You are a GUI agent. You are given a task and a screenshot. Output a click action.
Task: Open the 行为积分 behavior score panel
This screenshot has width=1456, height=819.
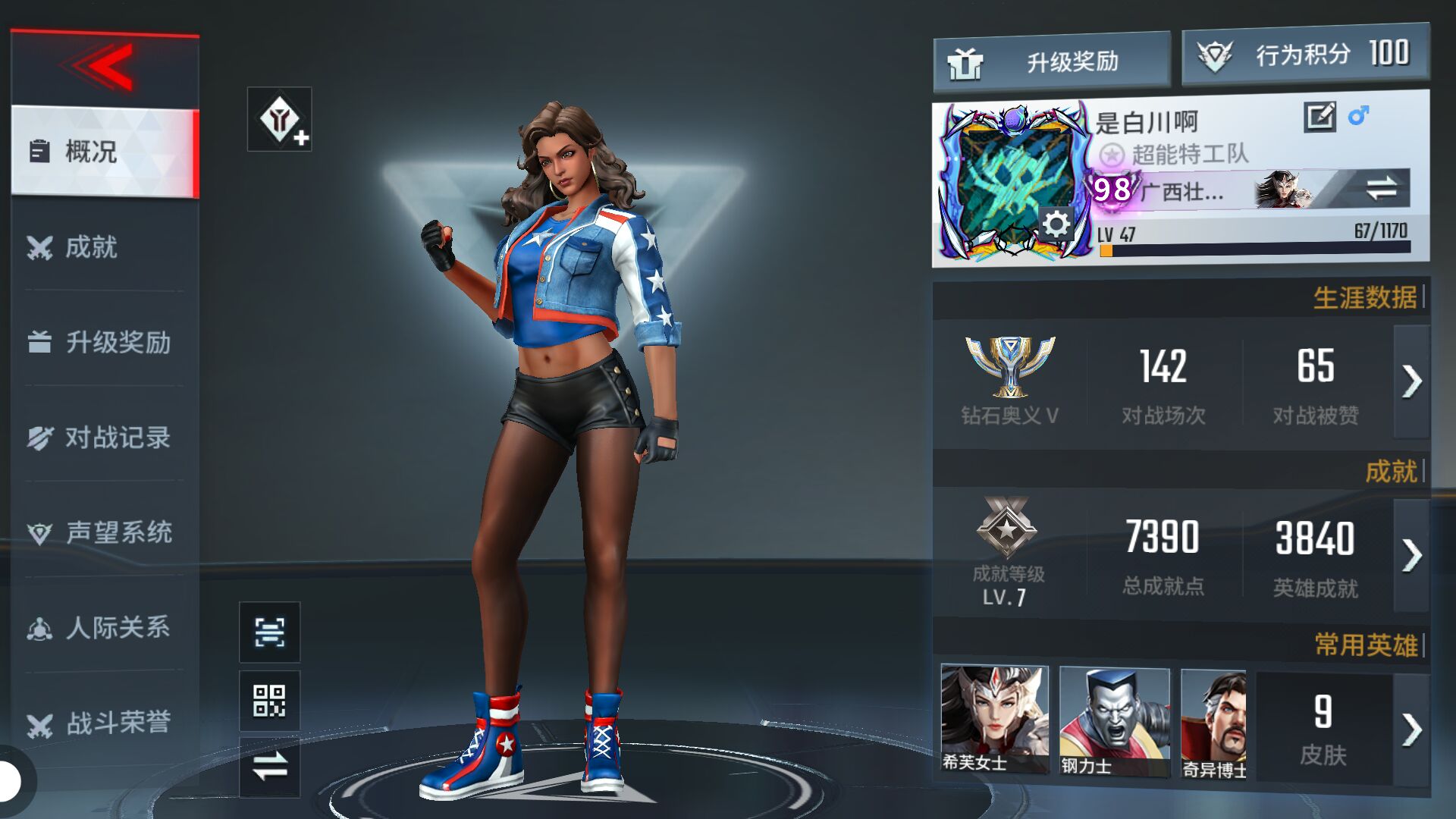click(1304, 55)
